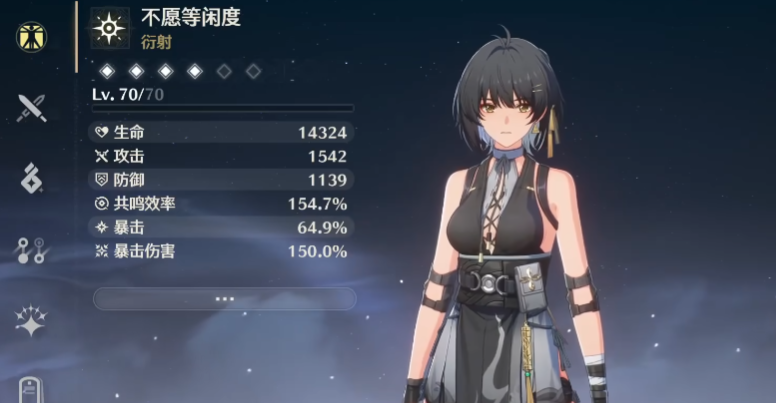
Task: Open the skill tree tab with connected nodes
Action: point(32,250)
